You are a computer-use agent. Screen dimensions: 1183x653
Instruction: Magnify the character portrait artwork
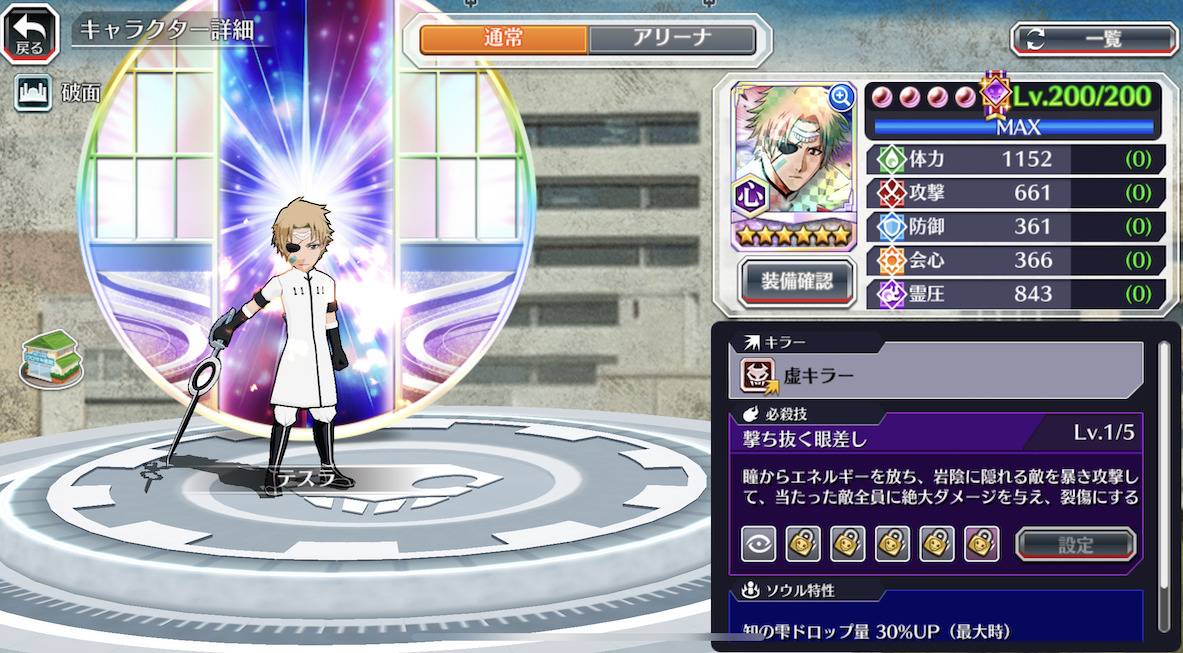click(841, 97)
